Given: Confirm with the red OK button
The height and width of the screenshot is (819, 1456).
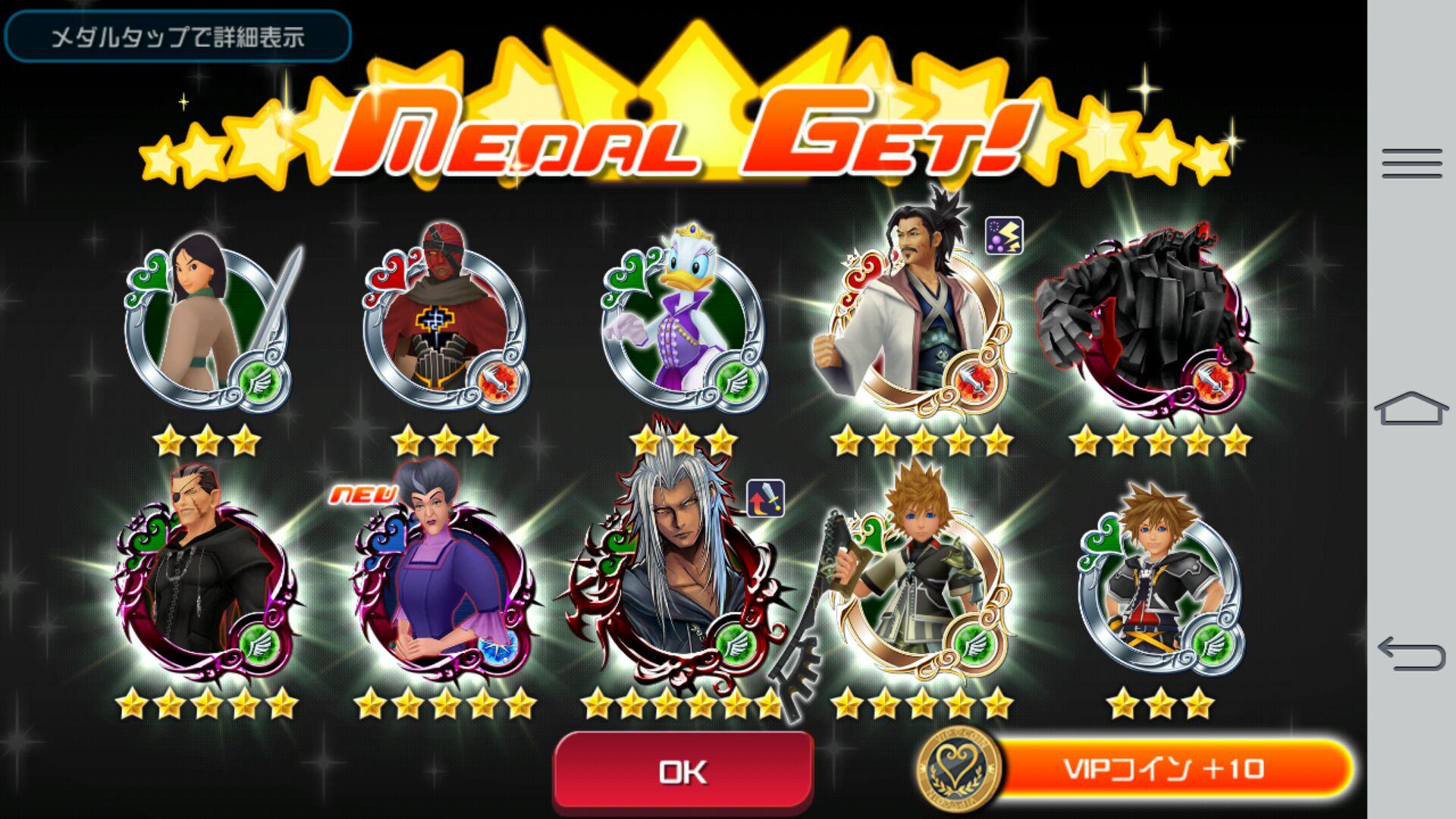Looking at the screenshot, I should click(x=683, y=771).
